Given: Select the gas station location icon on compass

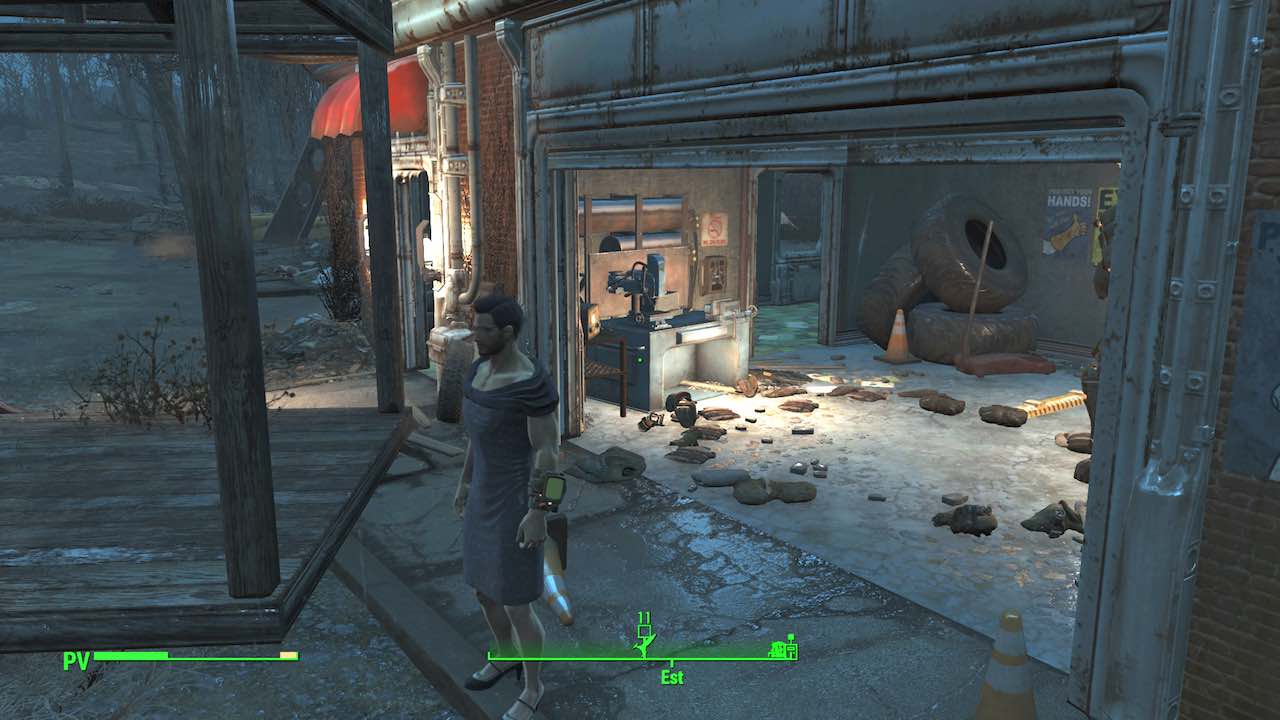Looking at the screenshot, I should pos(782,647).
